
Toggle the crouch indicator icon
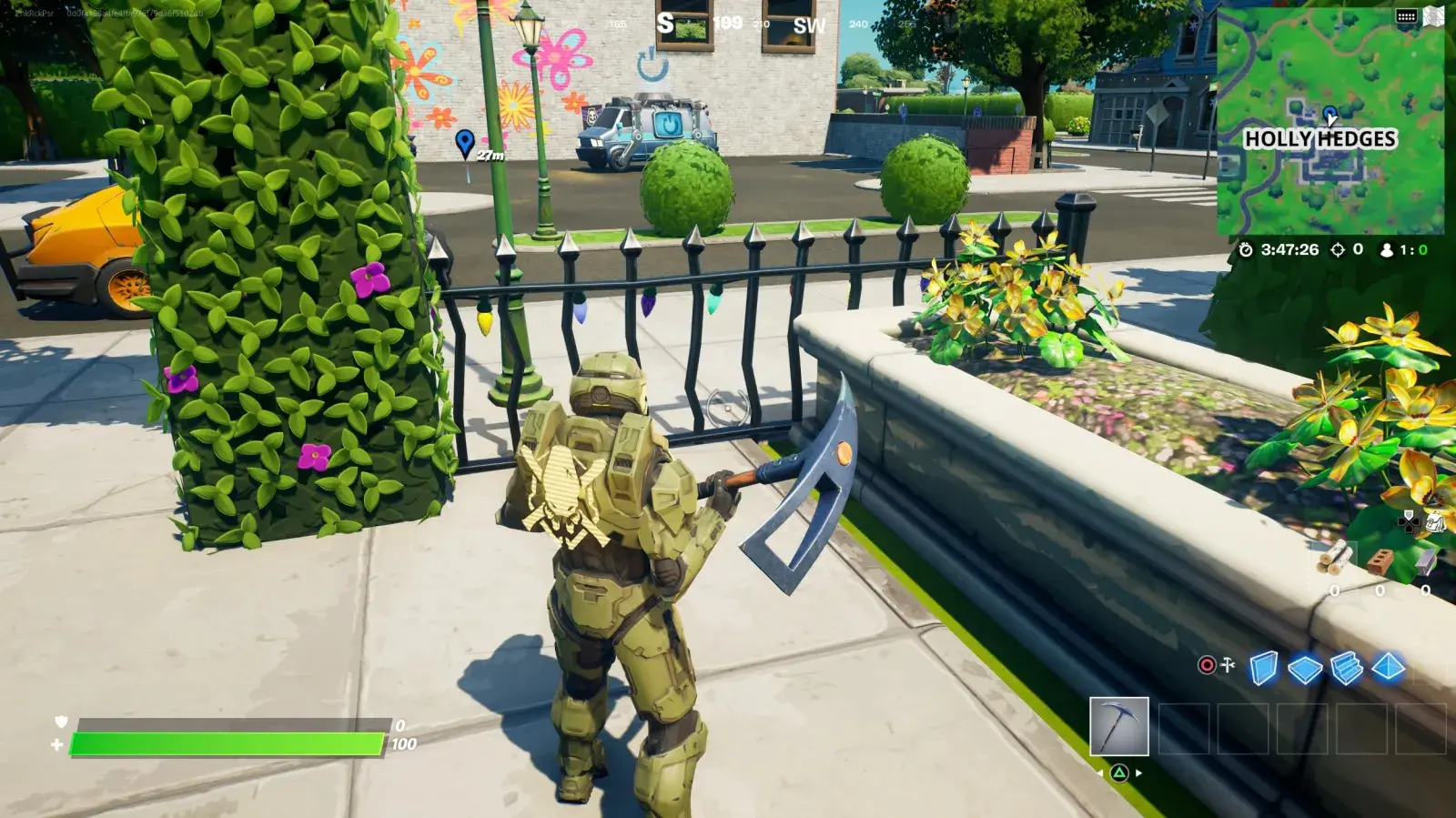1206,664
